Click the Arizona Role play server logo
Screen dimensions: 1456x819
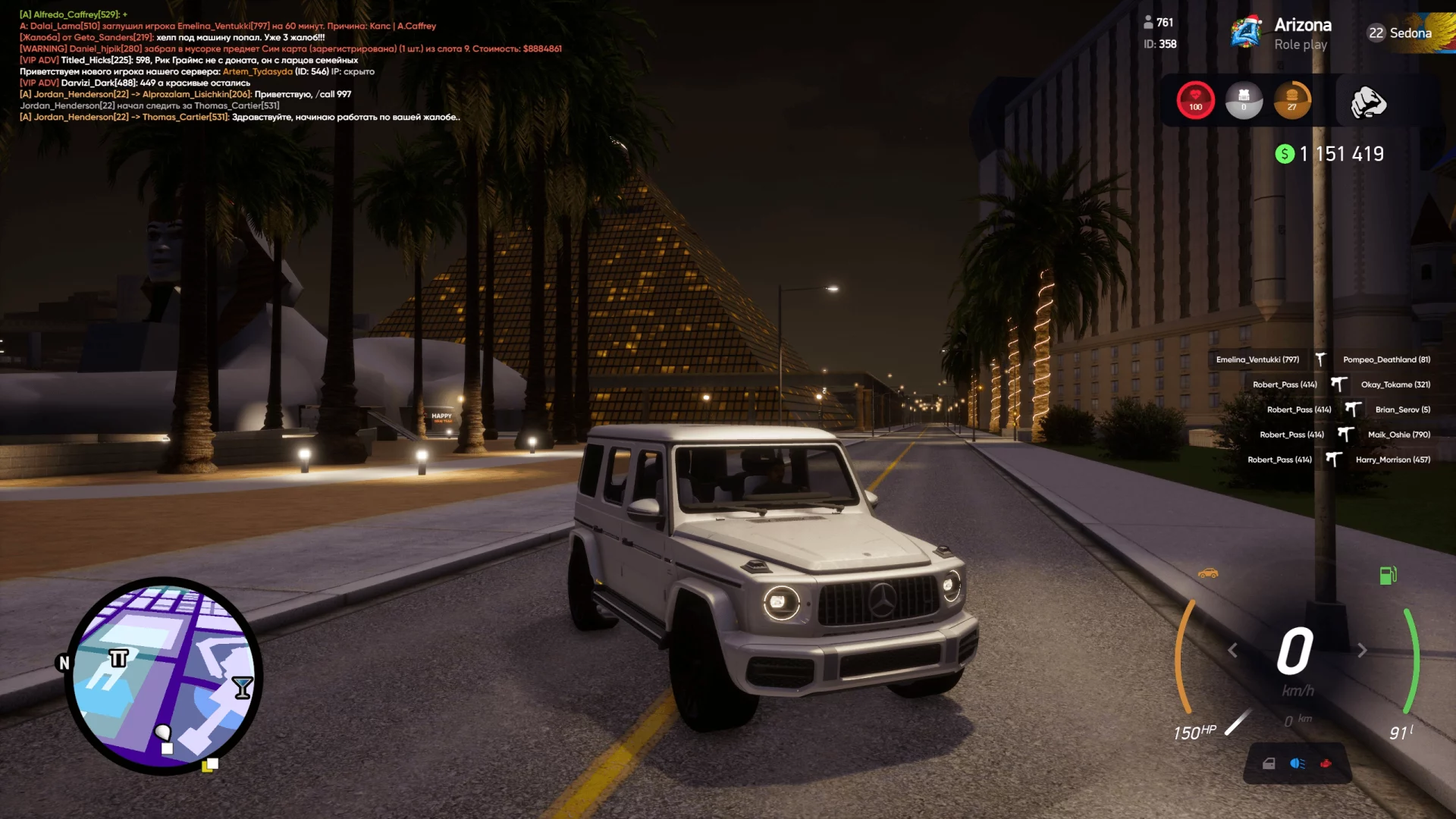1246,33
